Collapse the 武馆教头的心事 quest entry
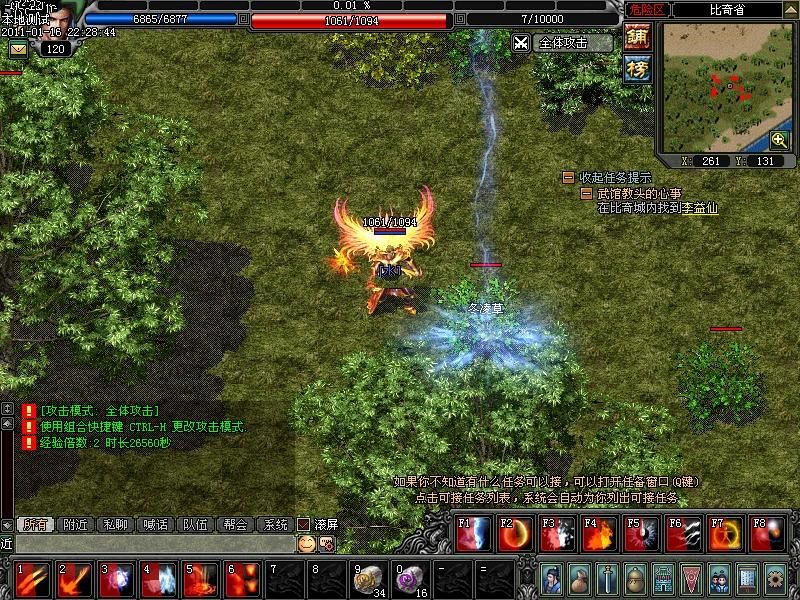This screenshot has height=600, width=800. [x=587, y=193]
